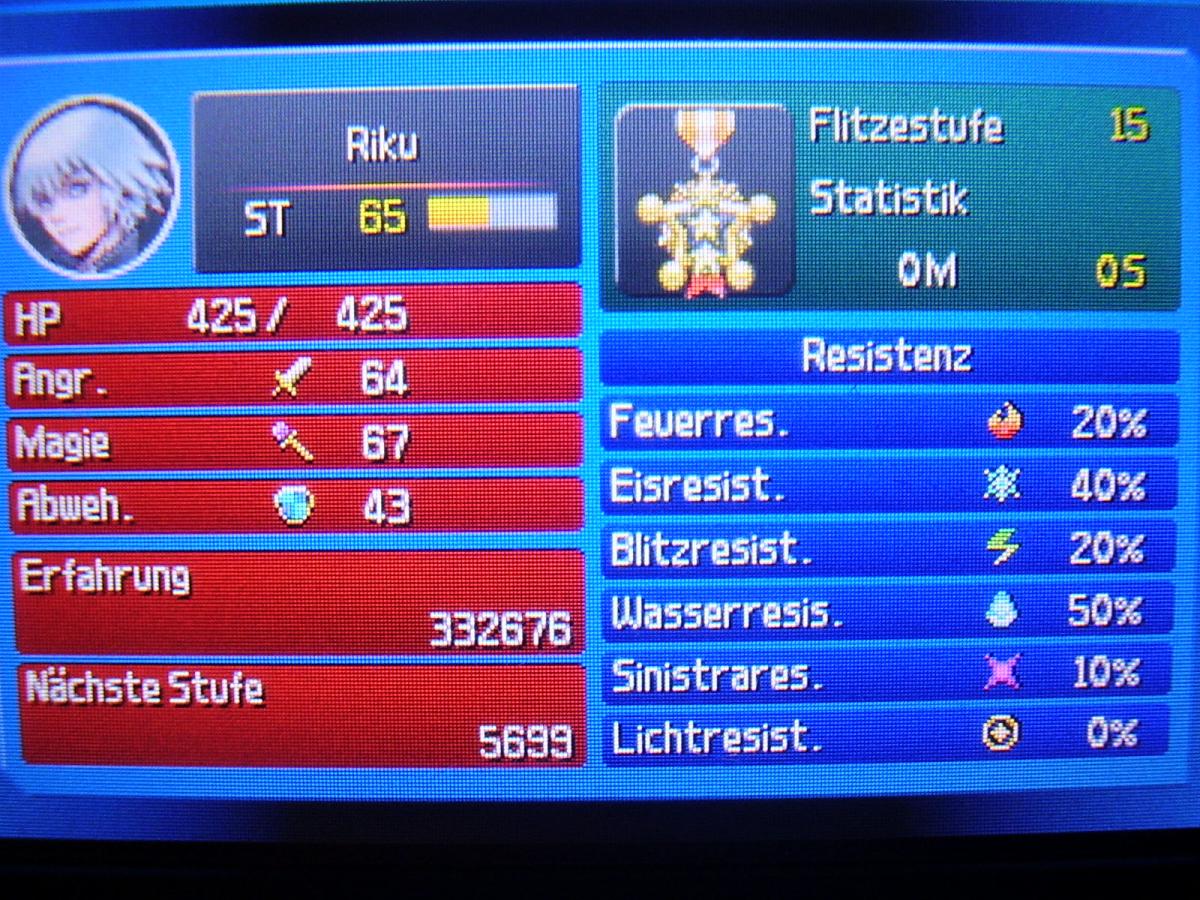Click the gold star medal icon

click(x=704, y=203)
